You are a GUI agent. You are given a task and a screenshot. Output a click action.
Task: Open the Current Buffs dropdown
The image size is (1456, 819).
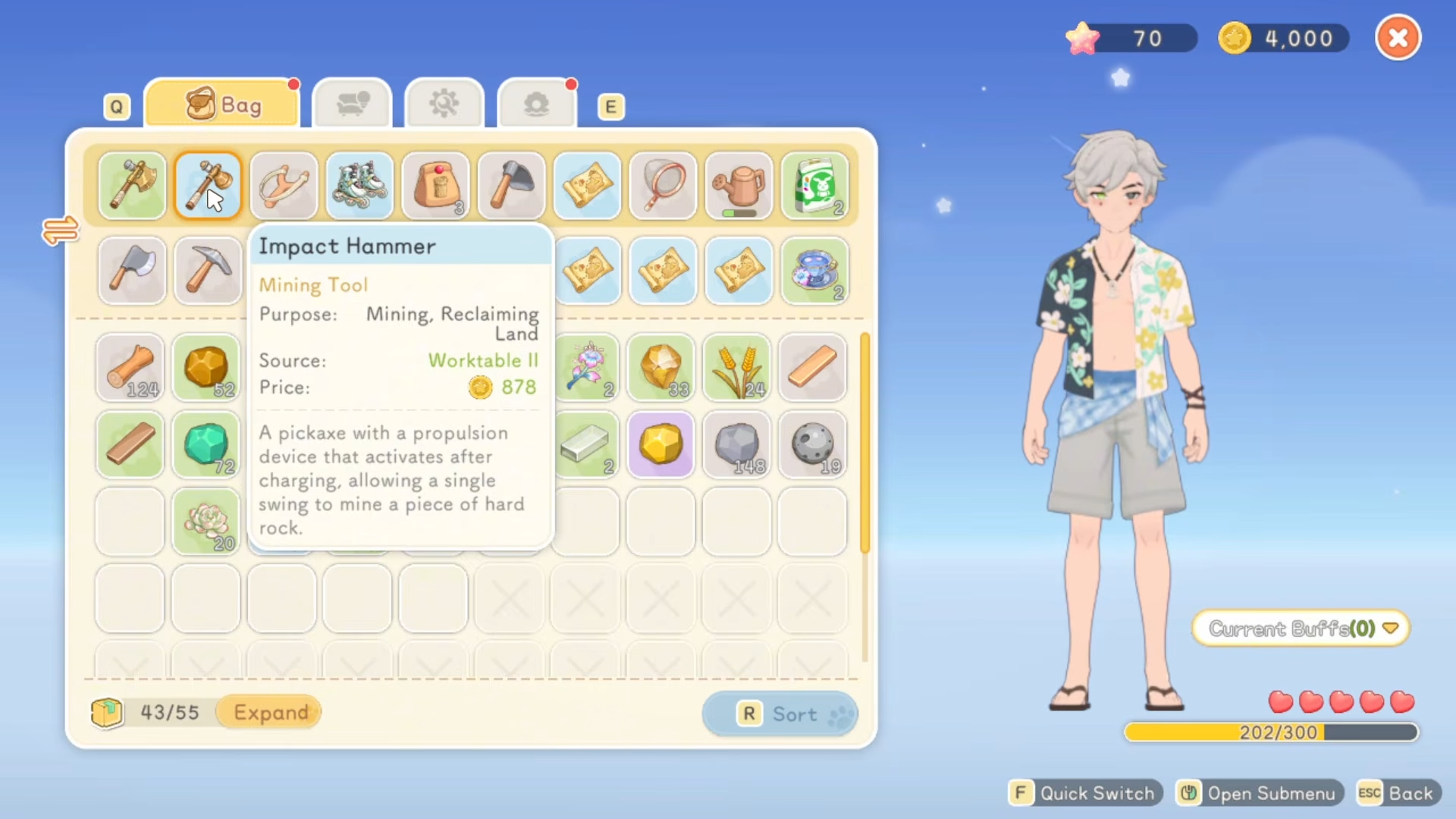pos(1301,629)
